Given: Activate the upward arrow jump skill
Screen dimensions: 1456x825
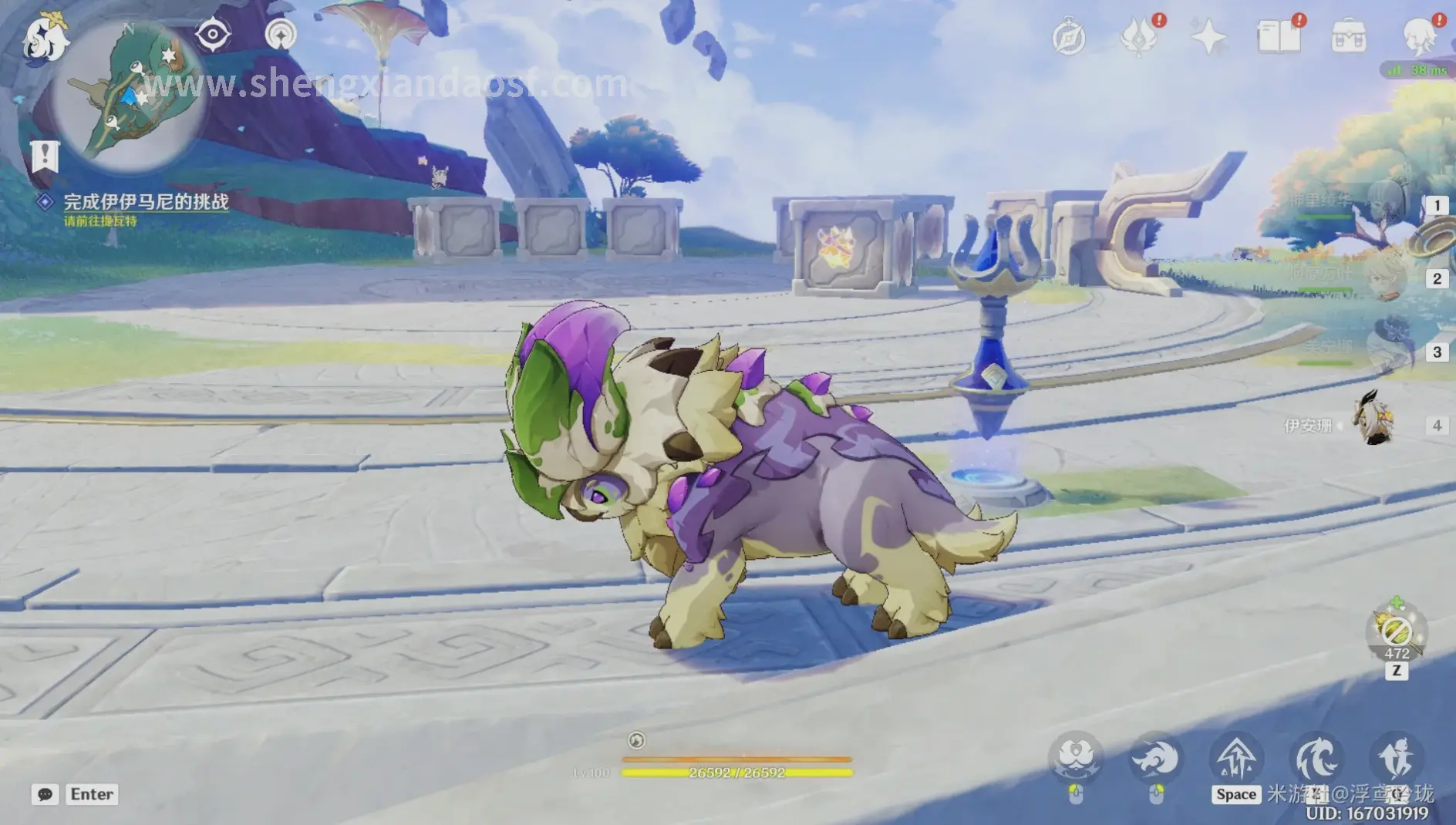Looking at the screenshot, I should pos(1236,759).
